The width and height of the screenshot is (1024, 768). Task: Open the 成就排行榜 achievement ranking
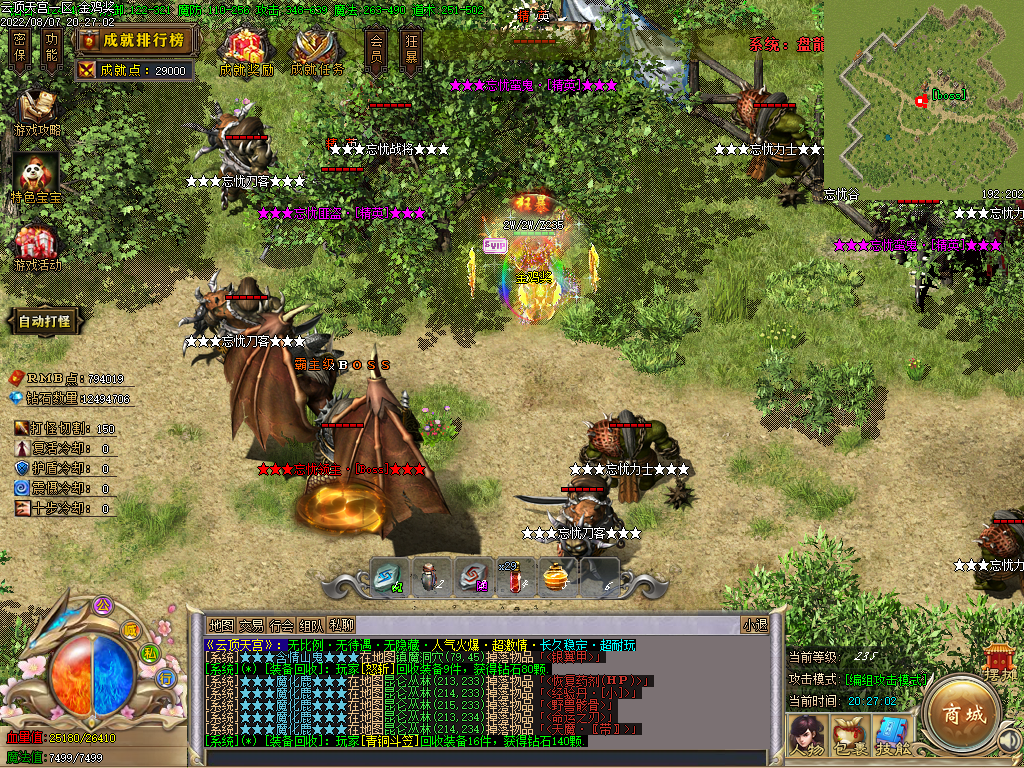coord(134,40)
